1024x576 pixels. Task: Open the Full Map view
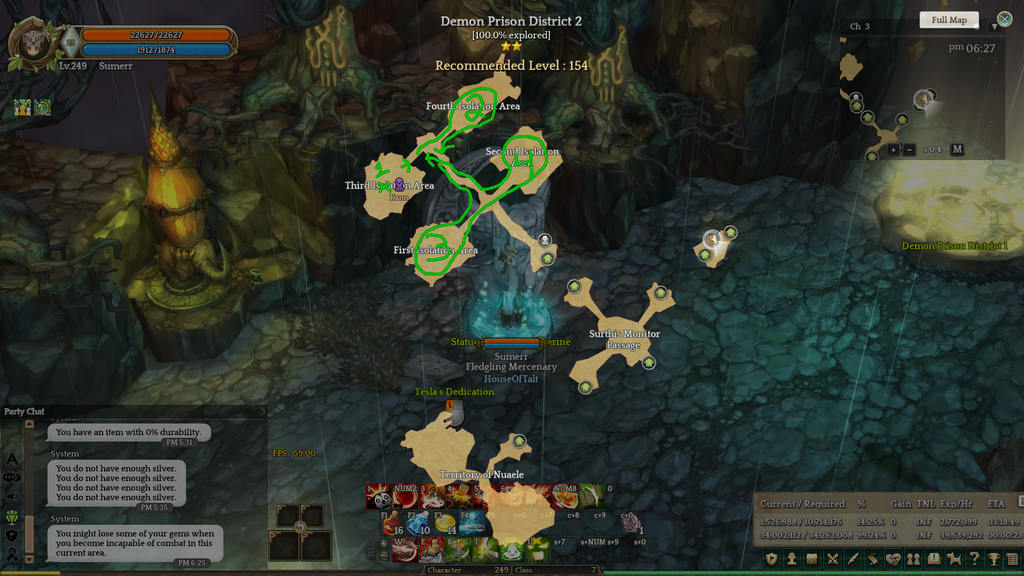coord(949,20)
